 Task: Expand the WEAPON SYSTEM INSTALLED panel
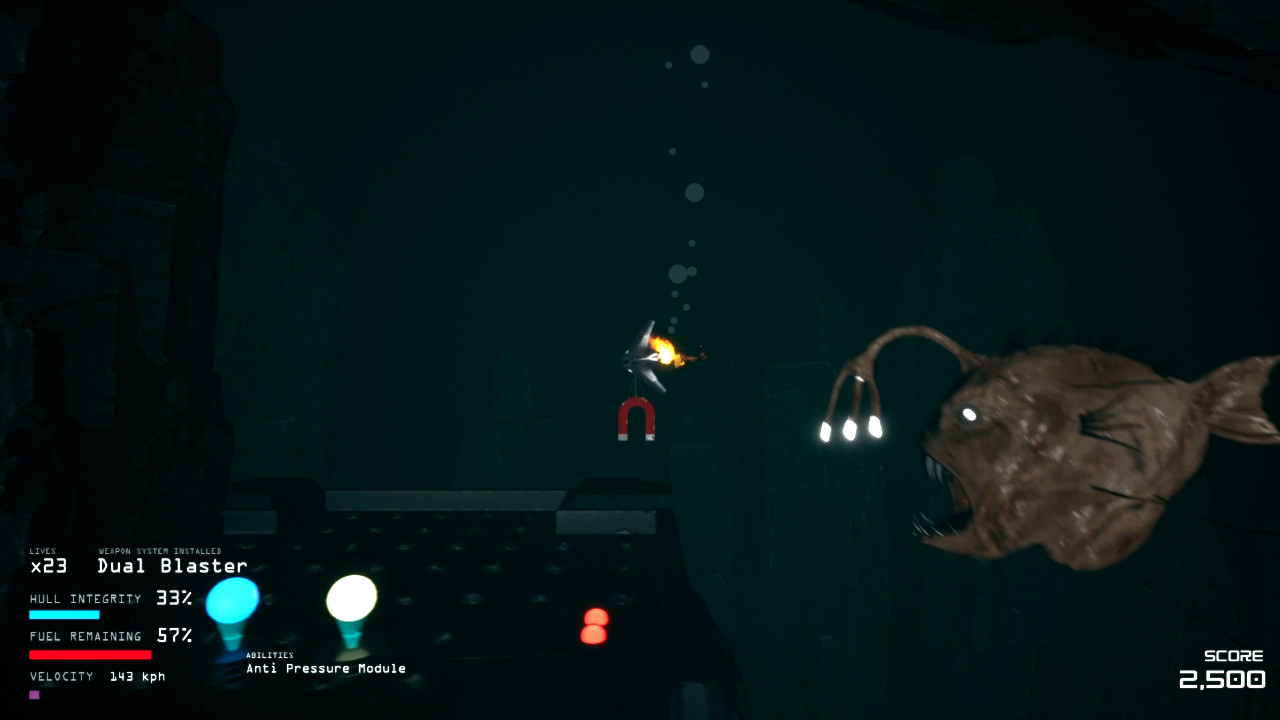[160, 549]
